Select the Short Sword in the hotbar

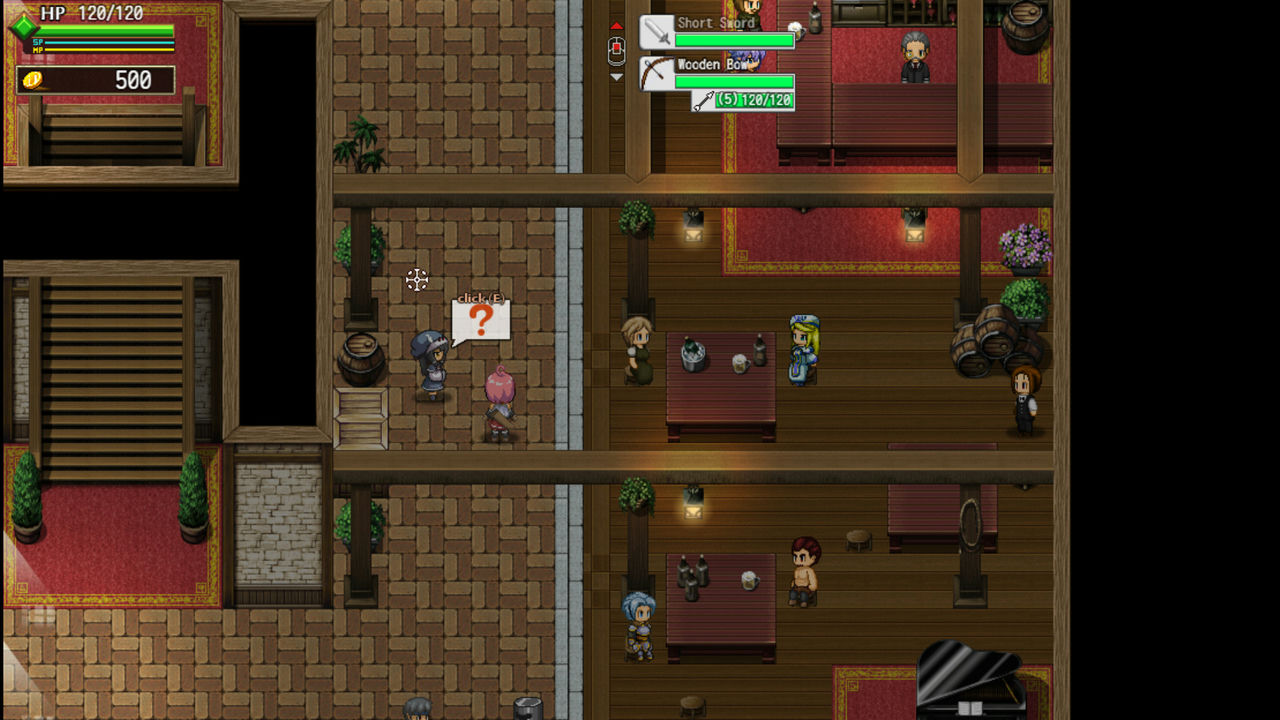point(656,31)
